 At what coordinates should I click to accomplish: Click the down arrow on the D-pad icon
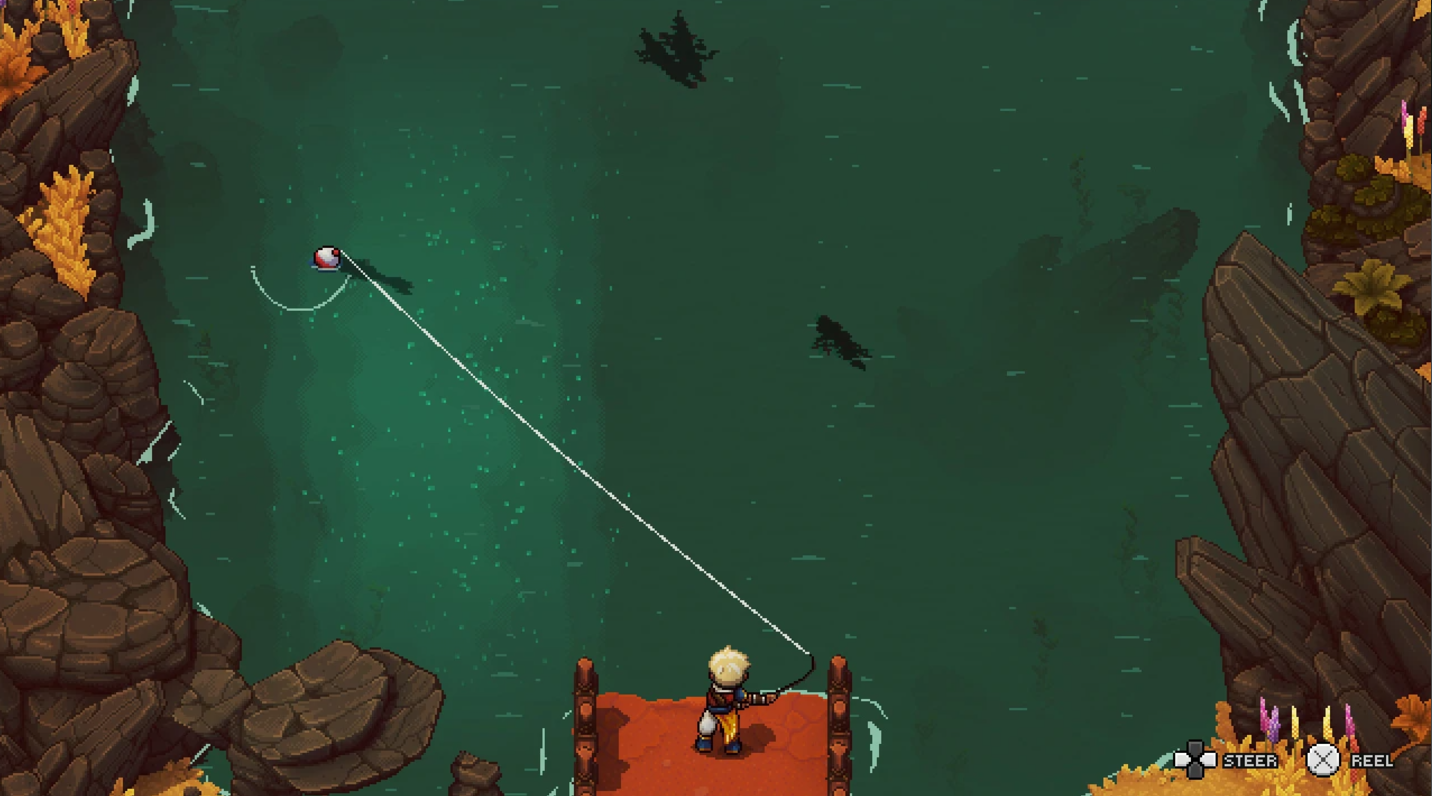[x=1196, y=772]
